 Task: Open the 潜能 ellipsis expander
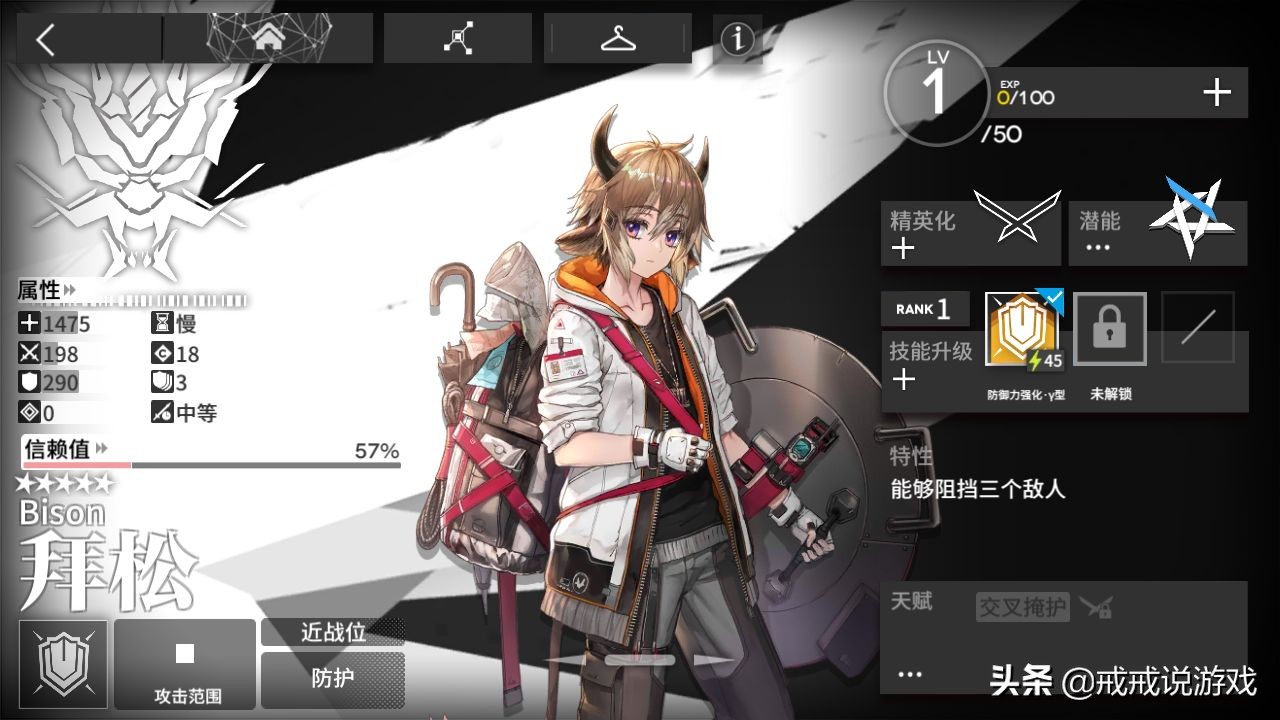[1097, 244]
